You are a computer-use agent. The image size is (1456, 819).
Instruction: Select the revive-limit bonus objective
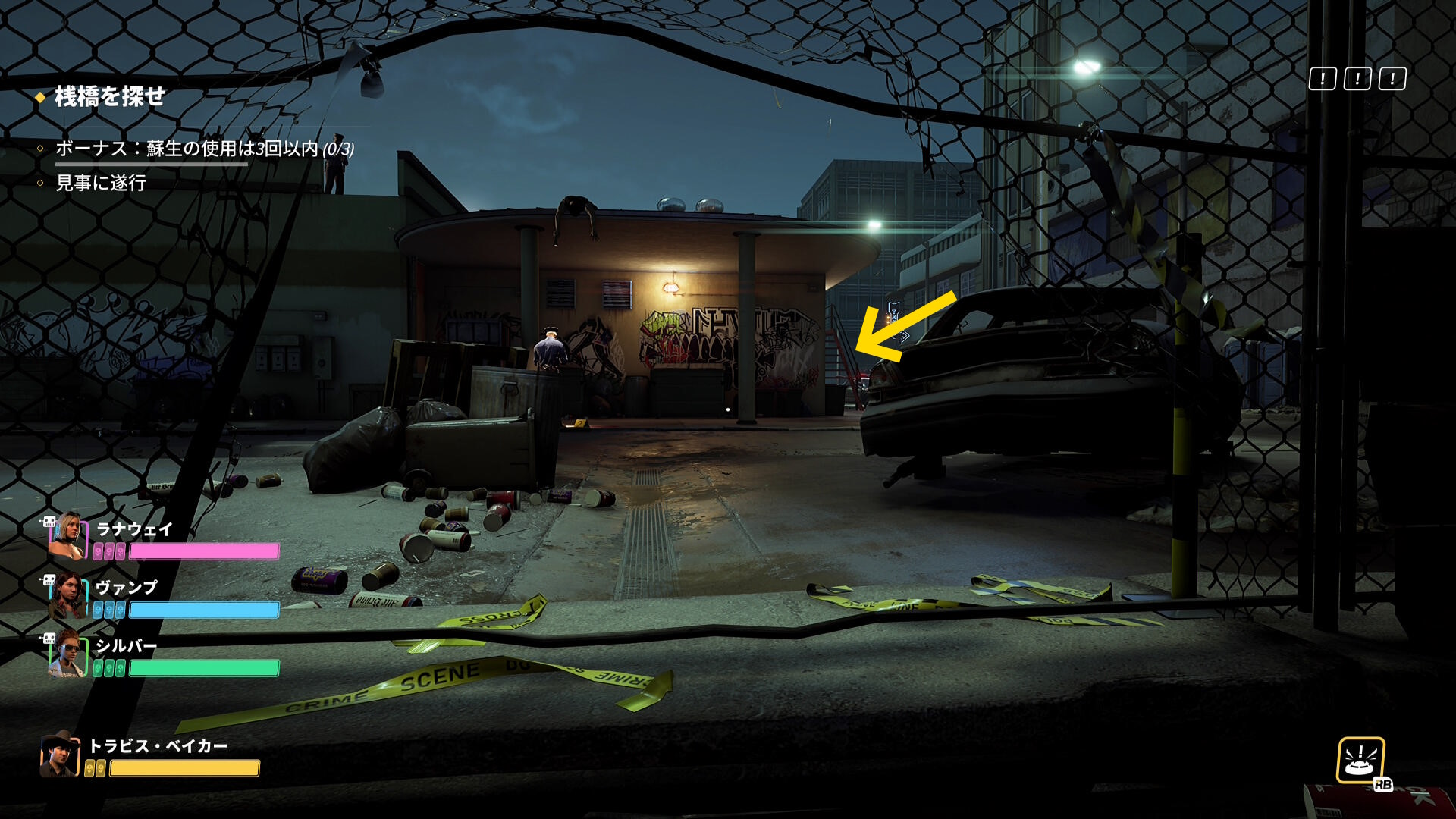(204, 149)
